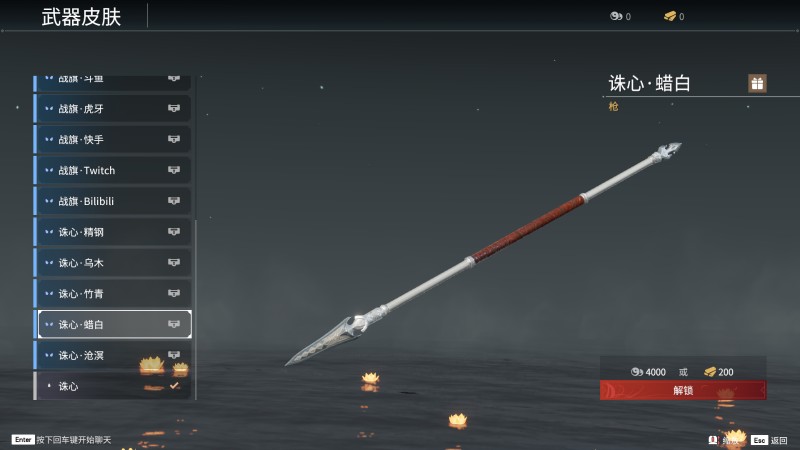Screen dimensions: 800x450
Task: Select the 诛心·精钢 skin
Action: pos(113,232)
